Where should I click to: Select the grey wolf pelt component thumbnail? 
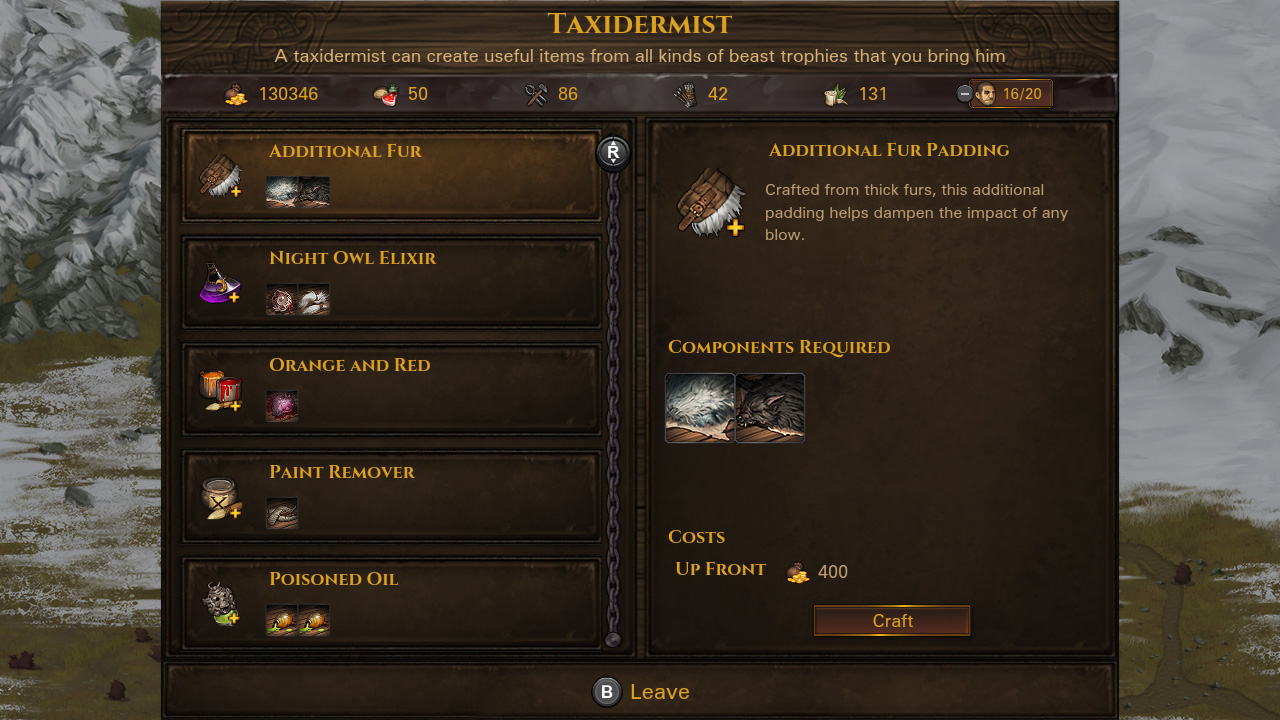tap(770, 408)
